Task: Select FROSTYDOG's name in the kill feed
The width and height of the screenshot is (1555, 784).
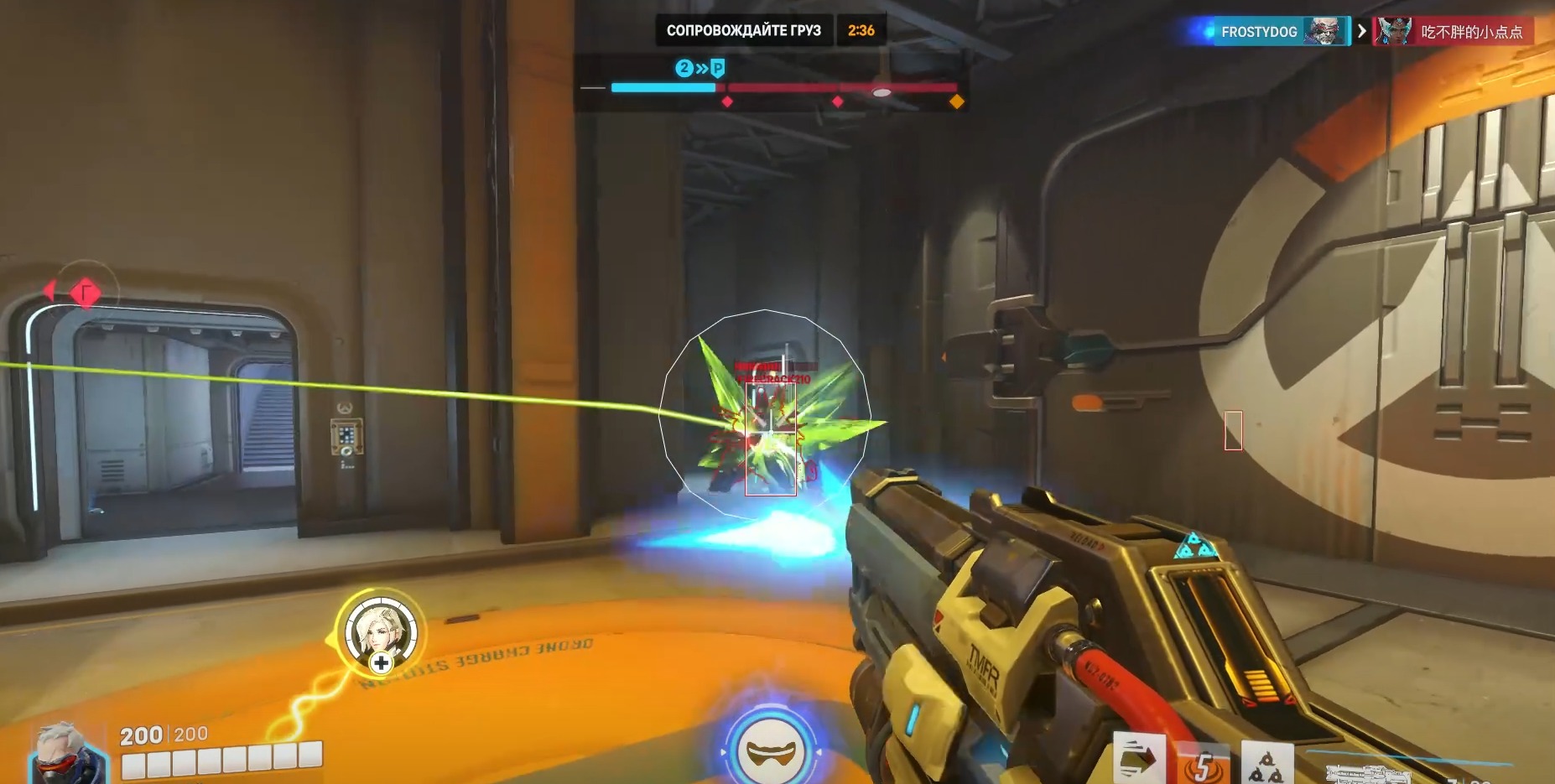Action: 1258,32
